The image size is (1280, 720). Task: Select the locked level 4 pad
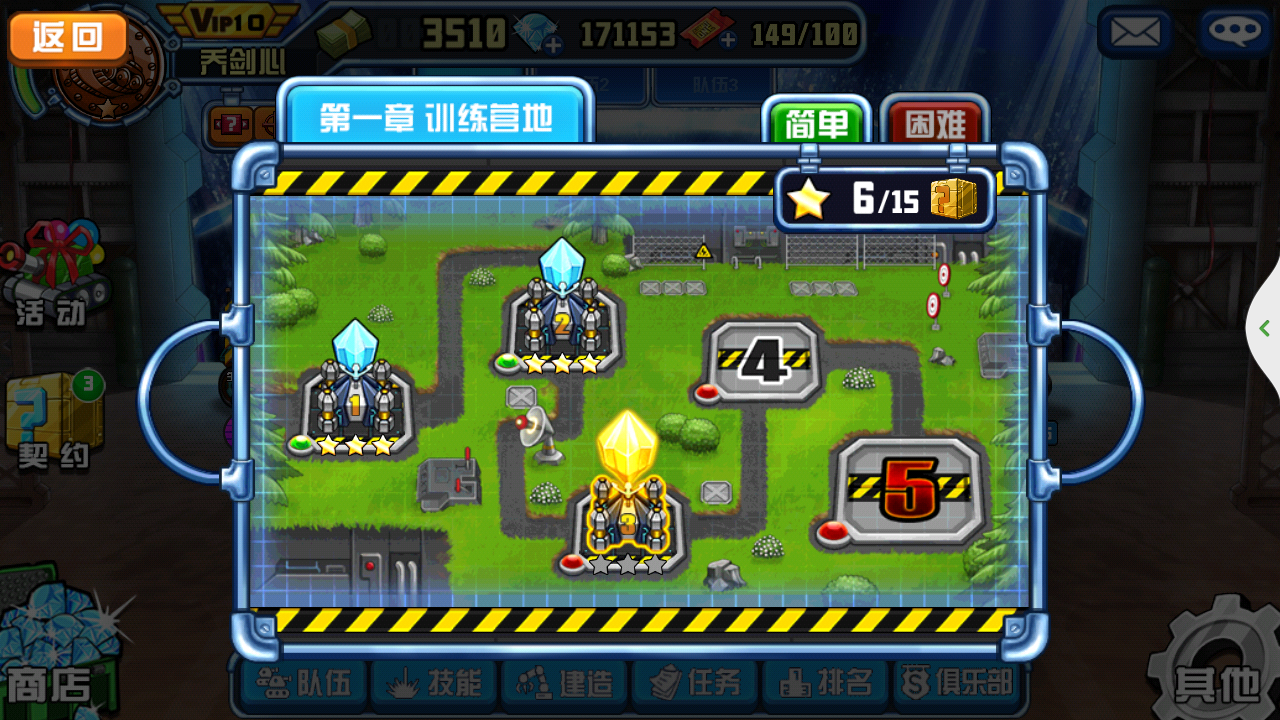(764, 362)
